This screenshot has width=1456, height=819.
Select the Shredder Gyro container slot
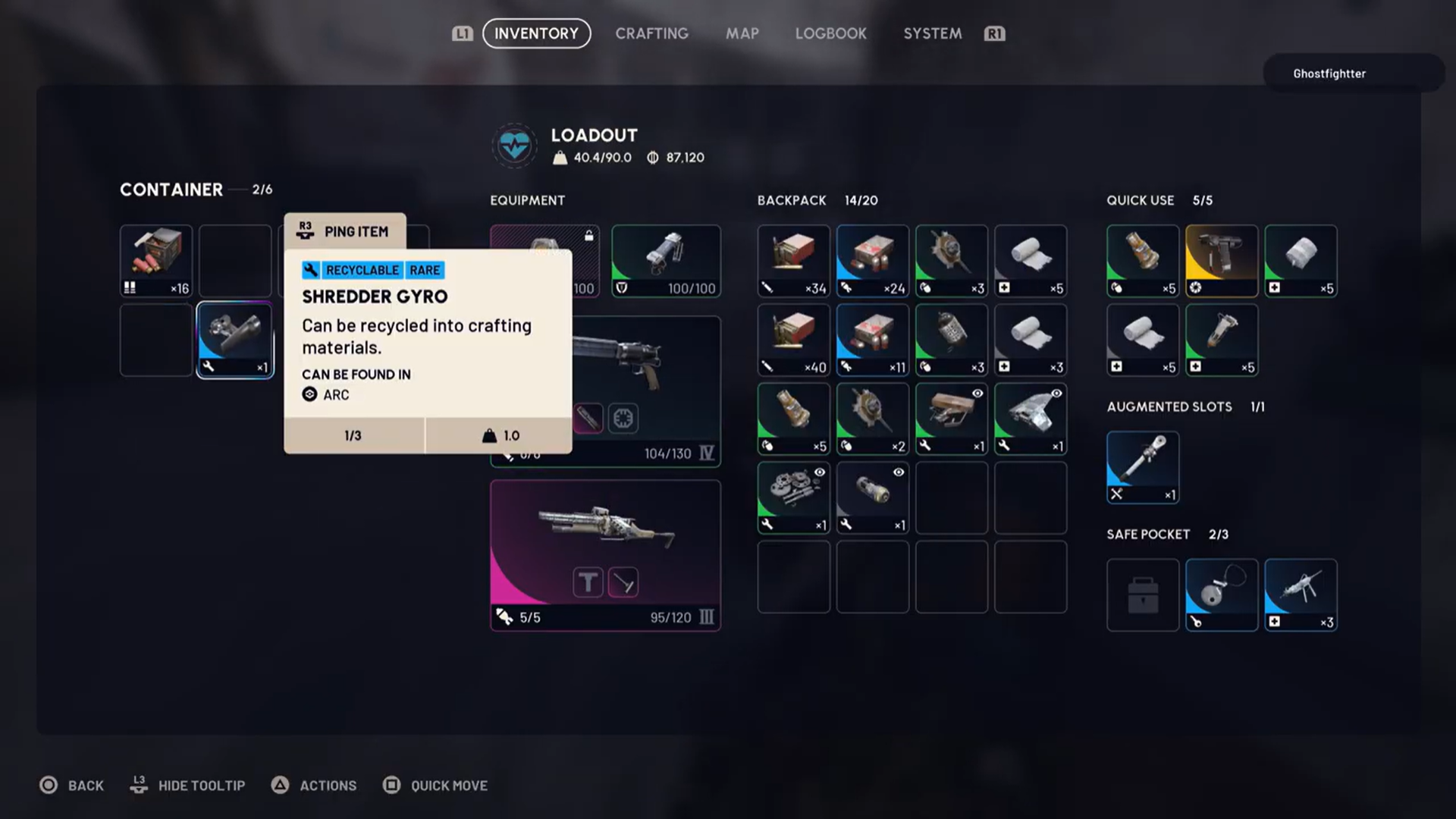point(235,339)
